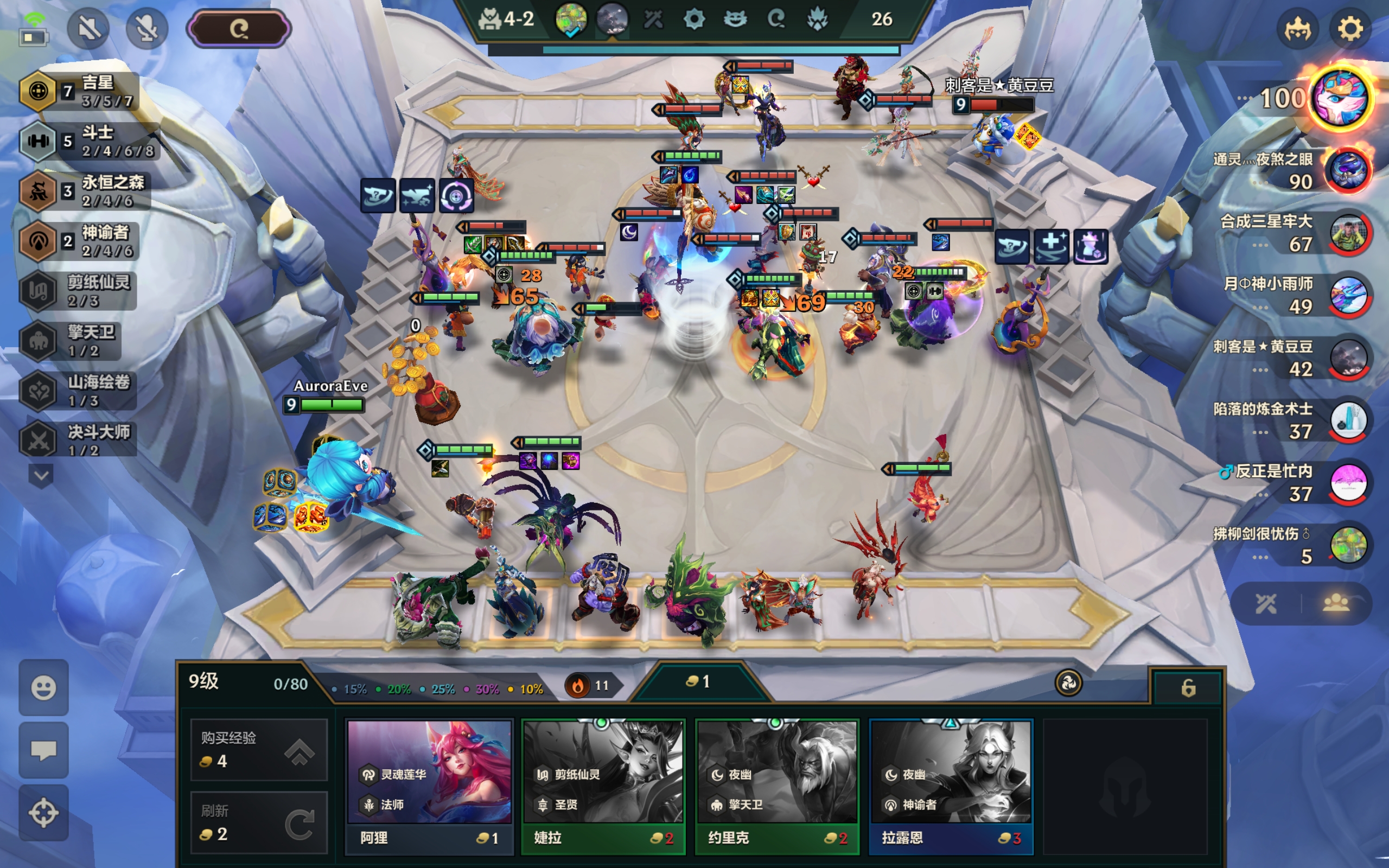Click the crosshair recenter button
The height and width of the screenshot is (868, 1389).
click(43, 812)
